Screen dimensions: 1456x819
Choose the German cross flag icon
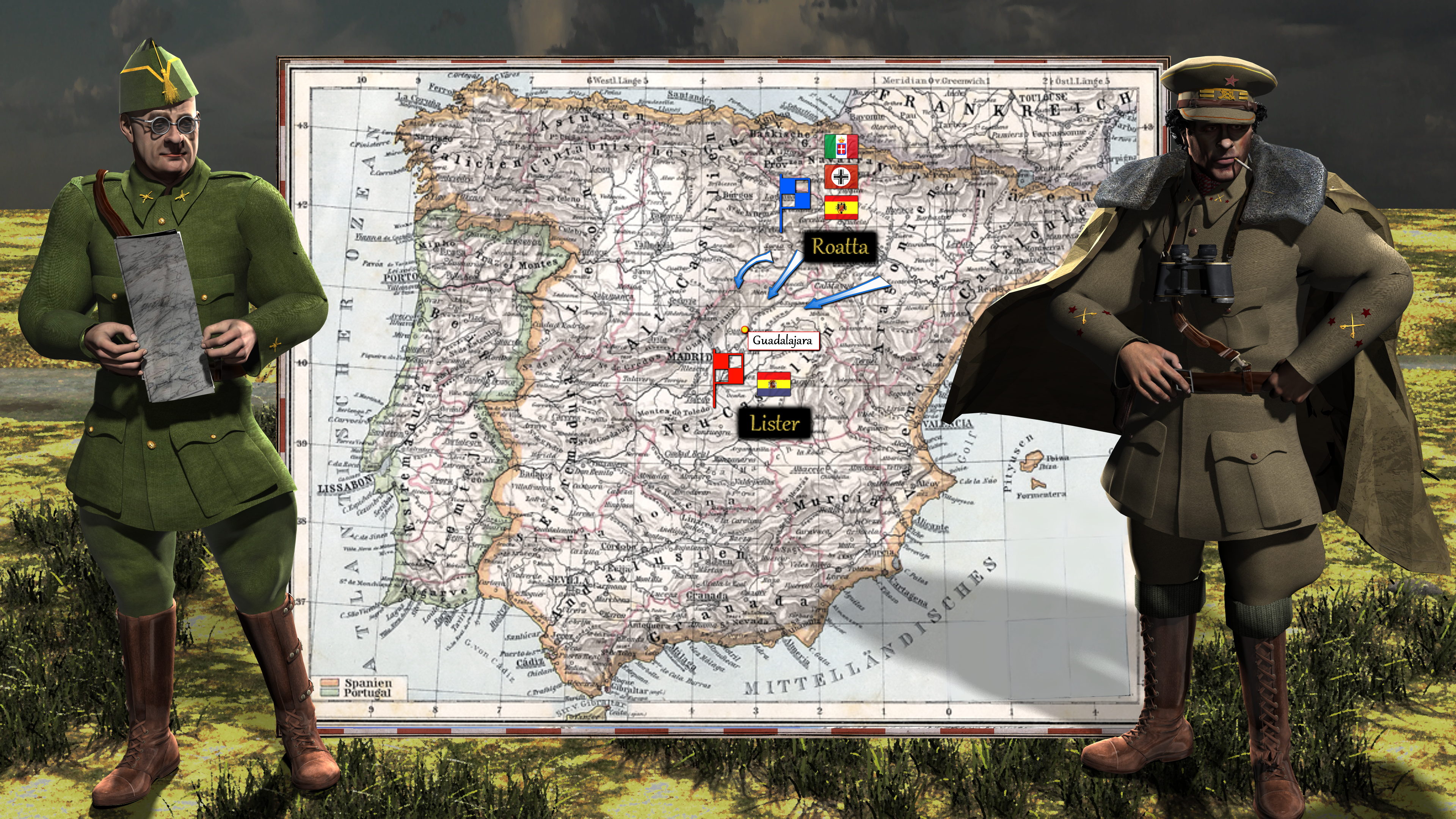[x=841, y=177]
